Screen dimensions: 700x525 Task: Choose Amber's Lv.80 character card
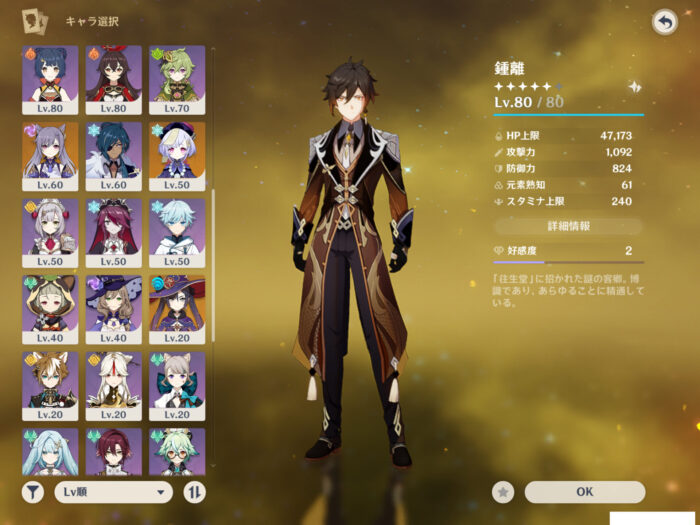click(113, 79)
